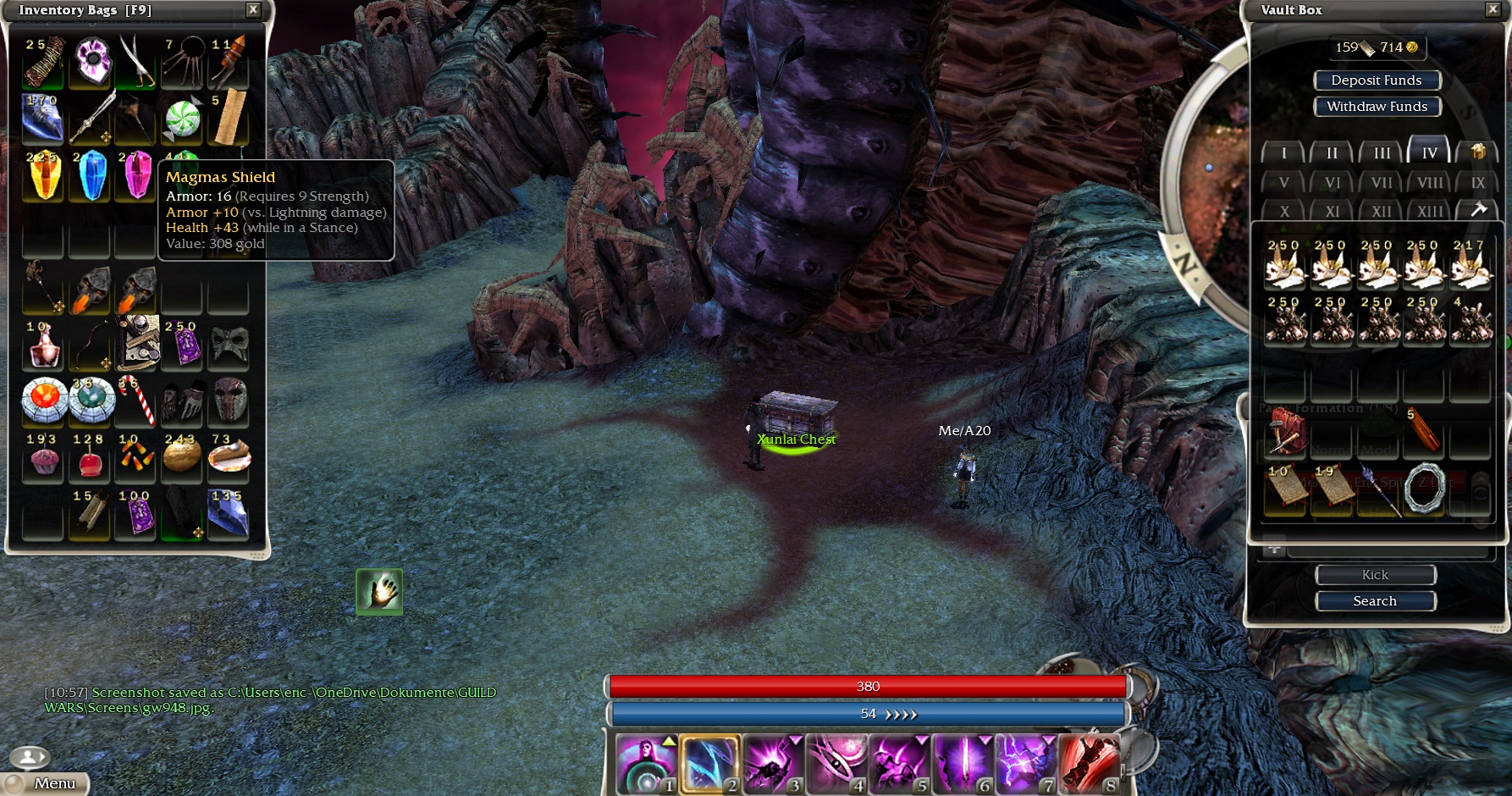Click the Search button
This screenshot has height=796, width=1512.
coord(1375,601)
